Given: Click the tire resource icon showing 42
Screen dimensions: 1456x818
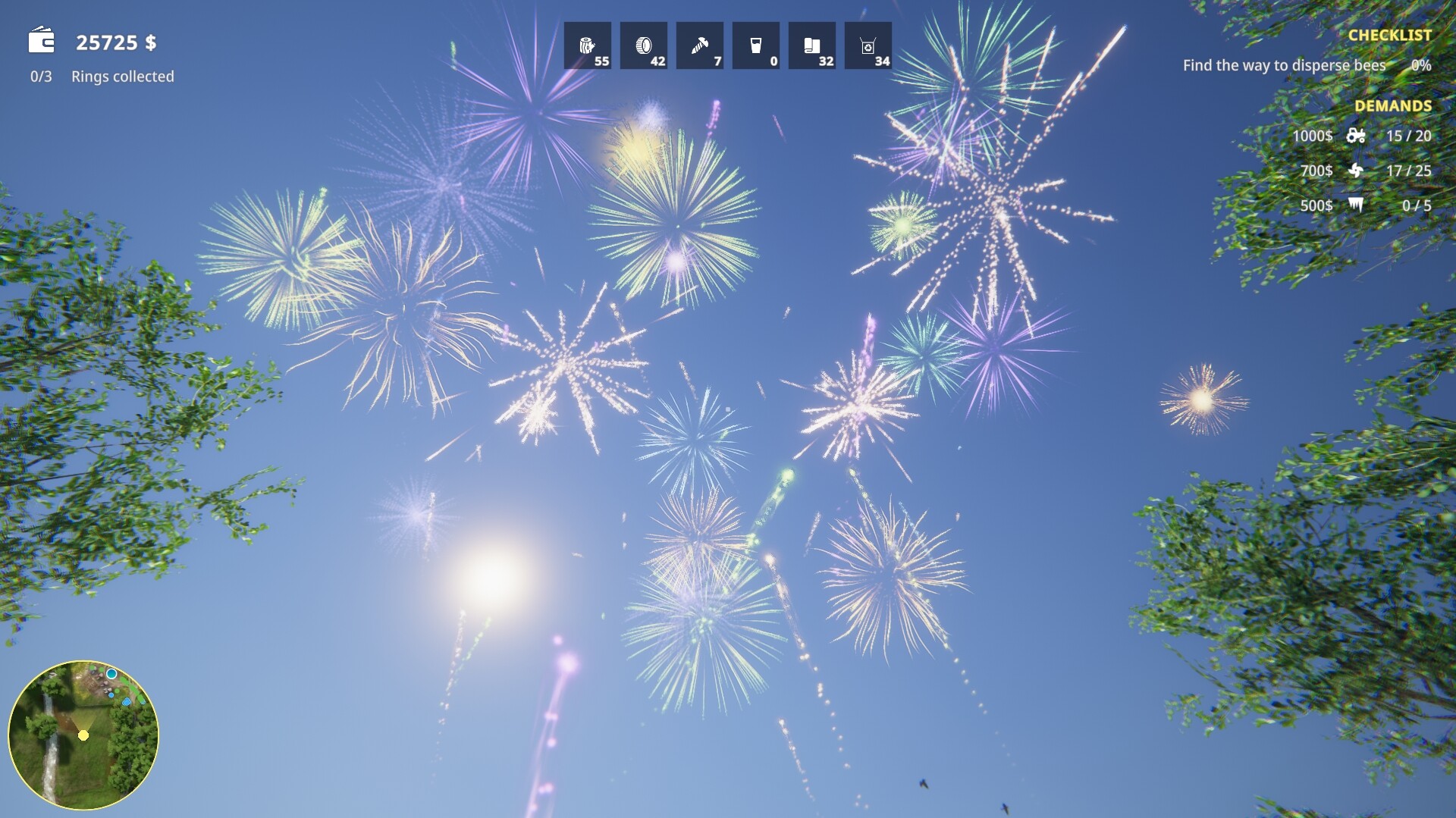Looking at the screenshot, I should (x=644, y=45).
